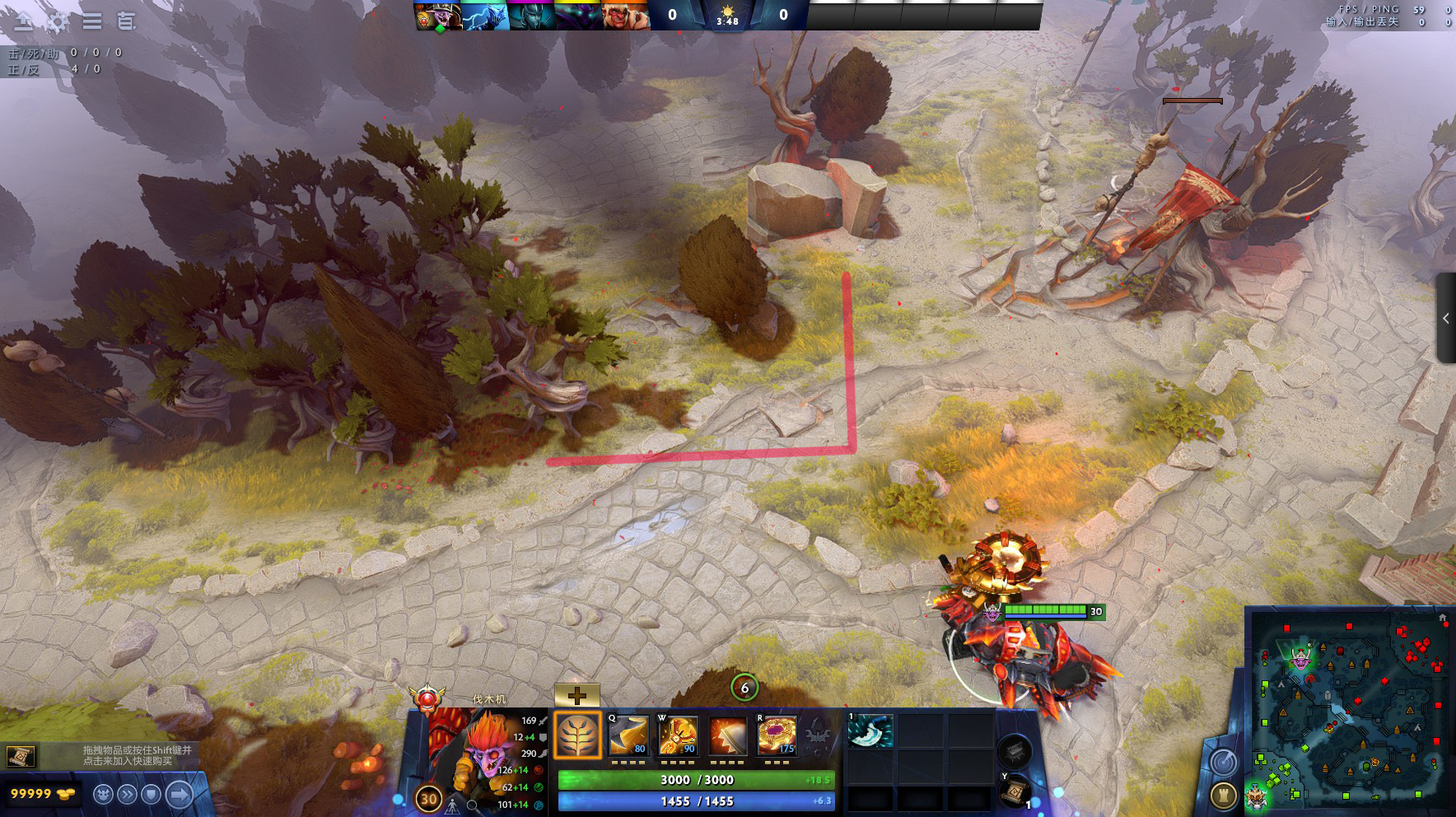This screenshot has width=1456, height=817.
Task: Select Timbersaw's Whirling Death ability
Action: tap(631, 737)
